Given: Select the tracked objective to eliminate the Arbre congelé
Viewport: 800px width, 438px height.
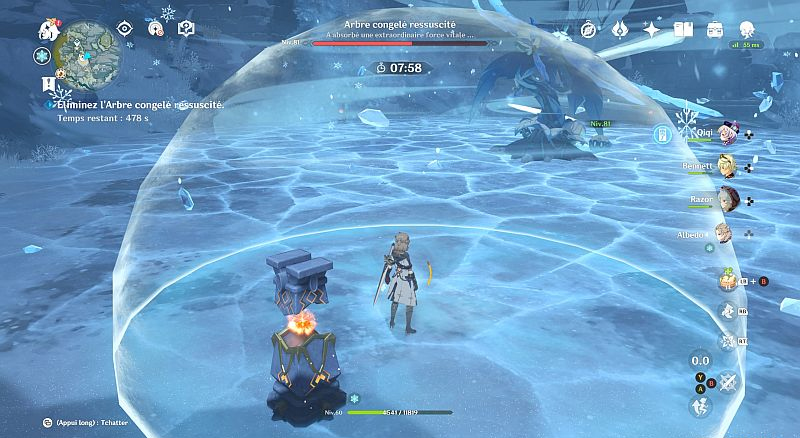Looking at the screenshot, I should [x=140, y=104].
